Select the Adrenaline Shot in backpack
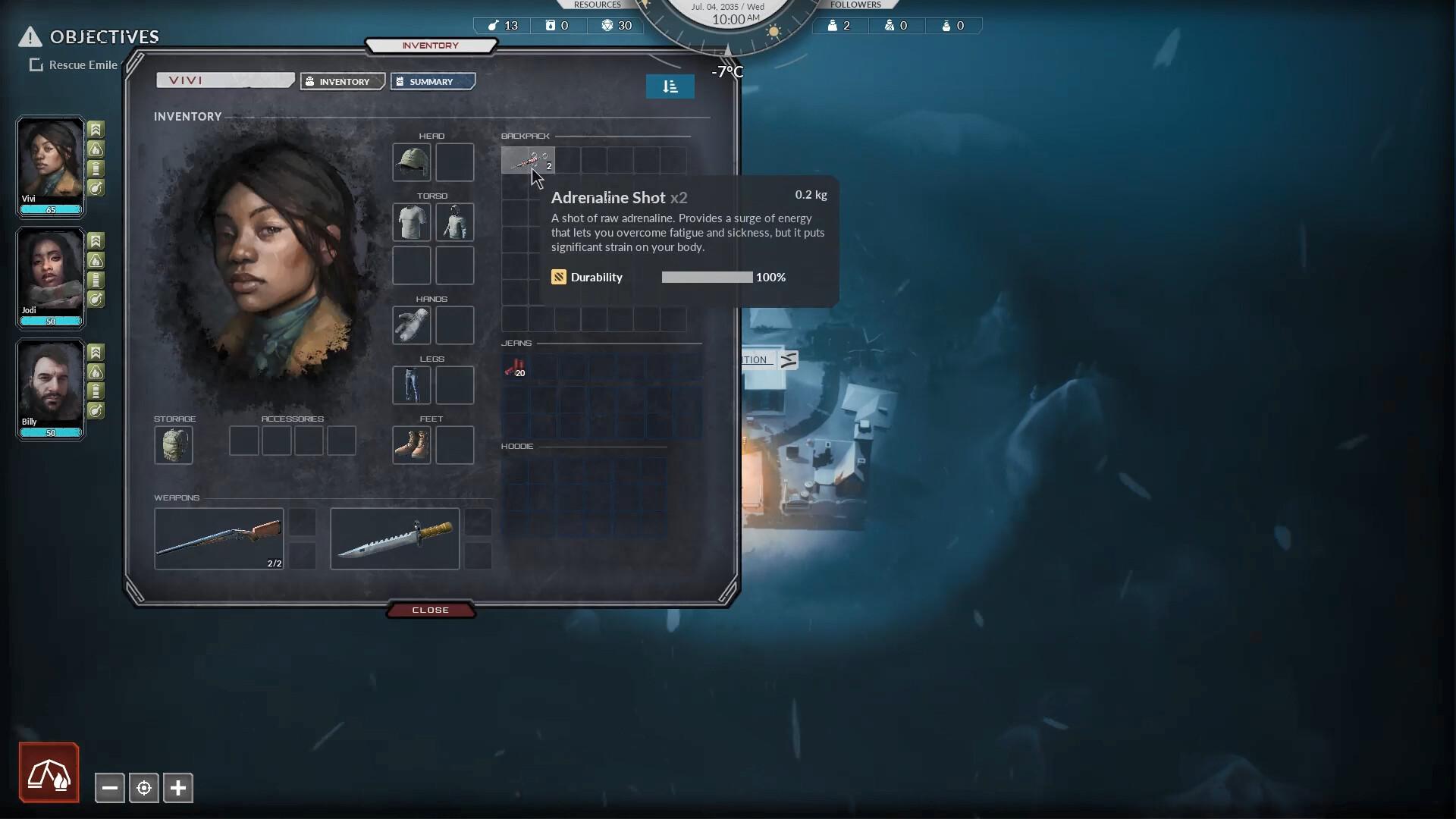This screenshot has height=819, width=1456. (x=528, y=160)
